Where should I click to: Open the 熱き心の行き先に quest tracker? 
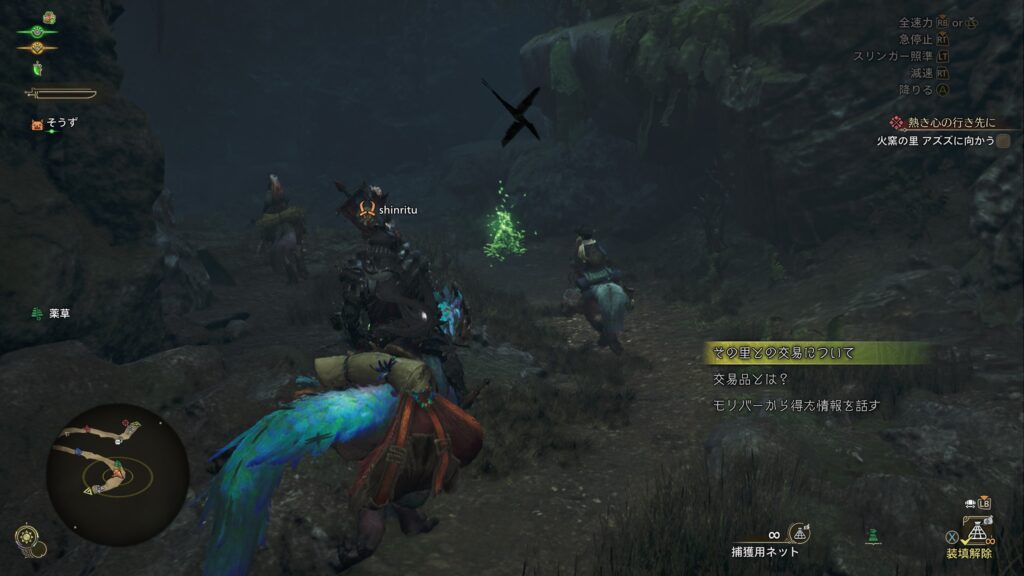(x=943, y=123)
